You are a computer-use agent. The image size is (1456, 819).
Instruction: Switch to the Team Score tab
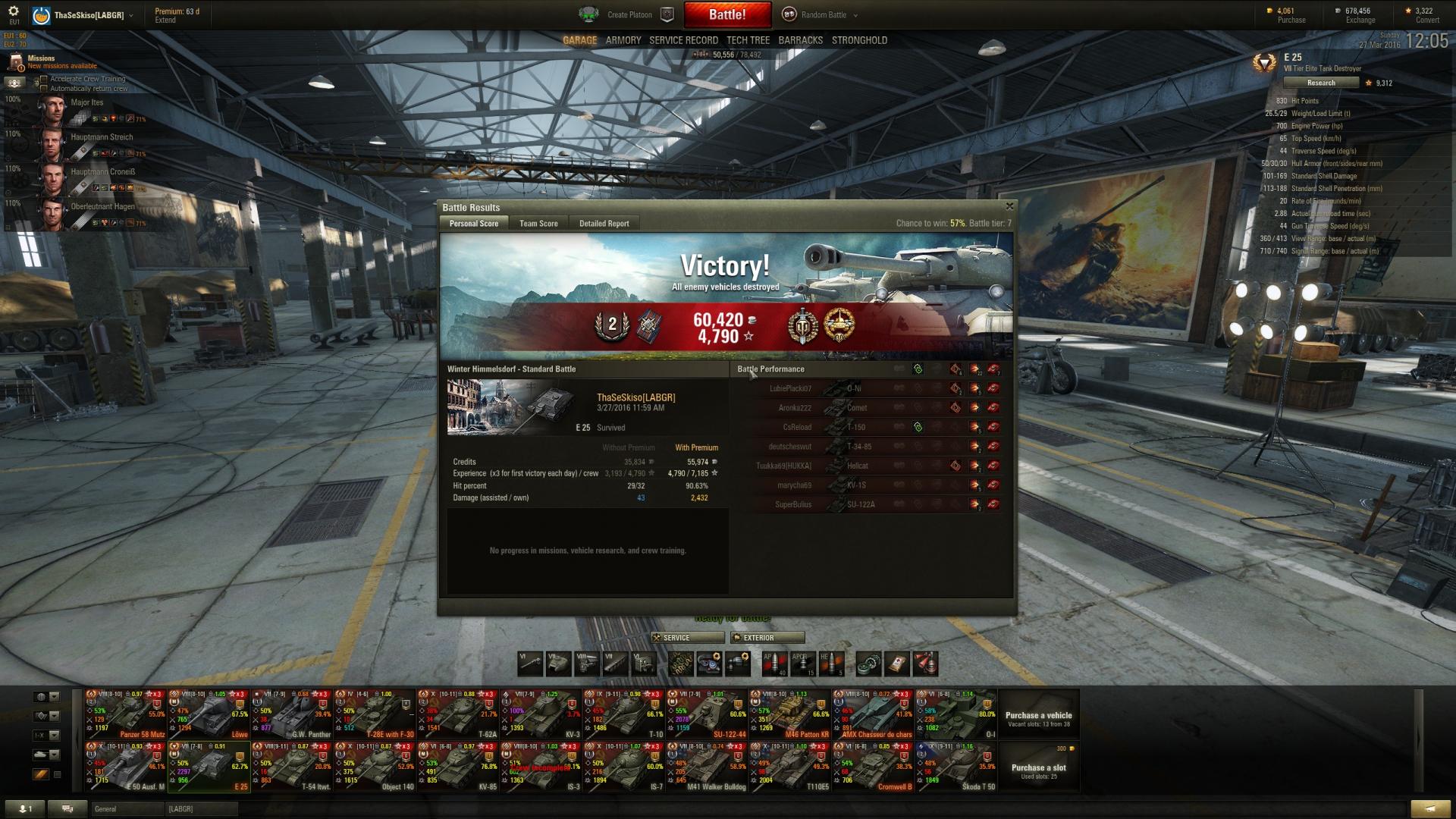point(538,224)
